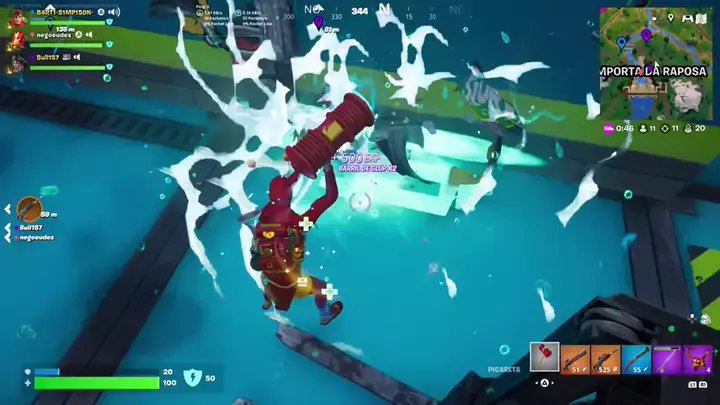Screen dimensions: 720x405
Task: Click squadmate B4RT1-S1MP1S0N- portrait
Action: pyautogui.click(x=17, y=18)
